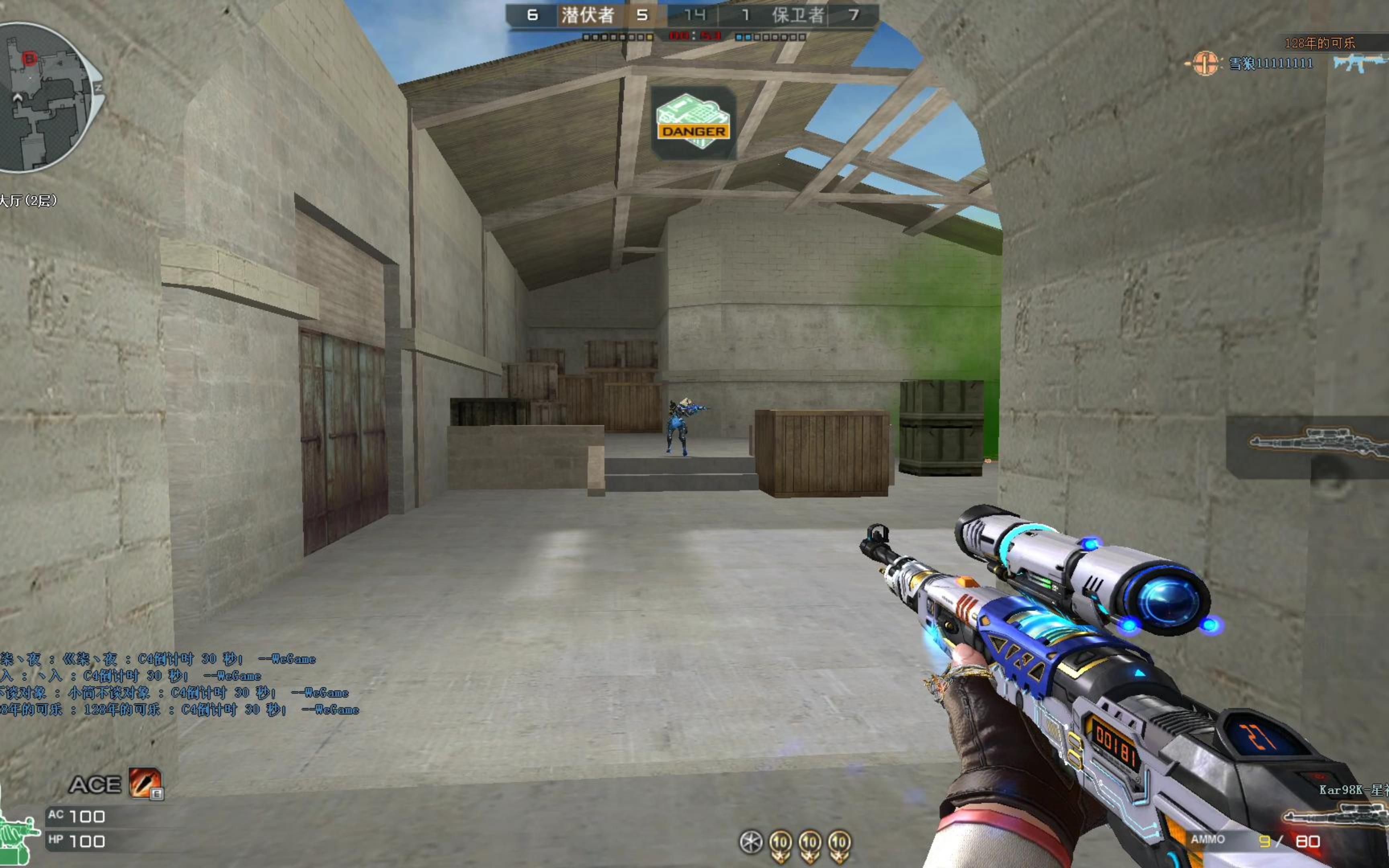Click the green DANGER bomb warning icon
The height and width of the screenshot is (868, 1389).
[693, 122]
